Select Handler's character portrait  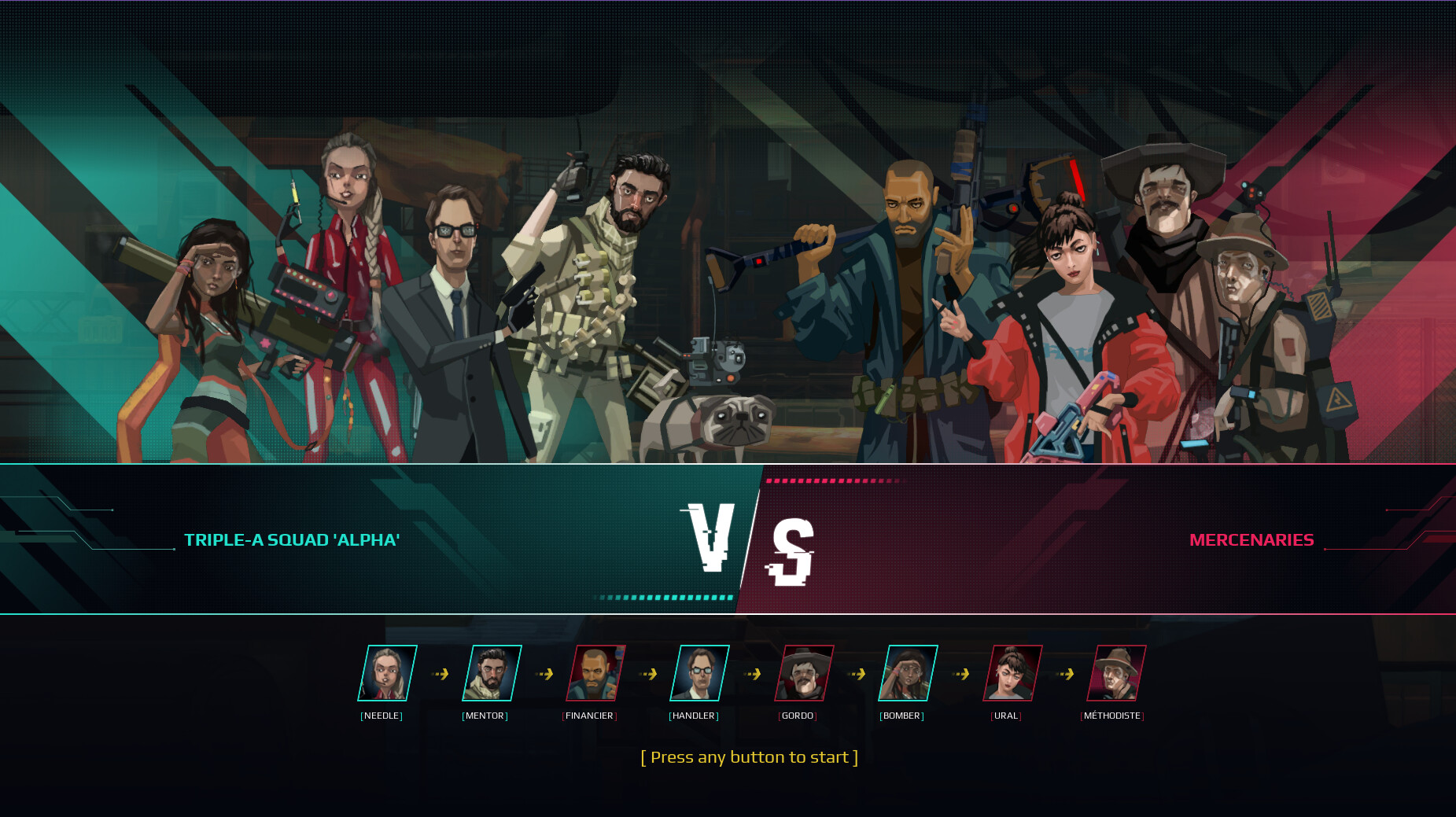coord(699,673)
